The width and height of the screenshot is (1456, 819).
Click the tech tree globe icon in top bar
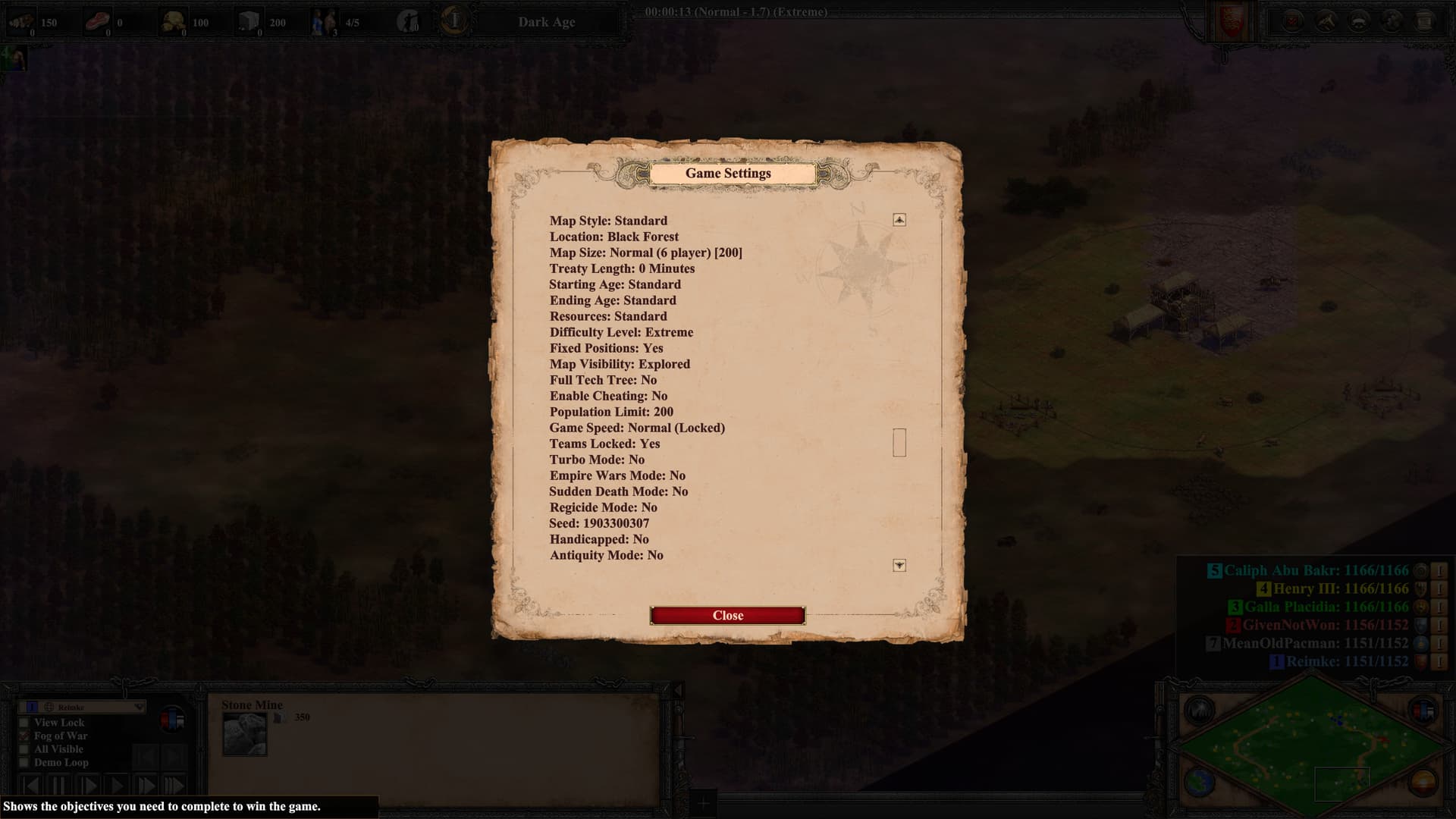[x=1392, y=21]
